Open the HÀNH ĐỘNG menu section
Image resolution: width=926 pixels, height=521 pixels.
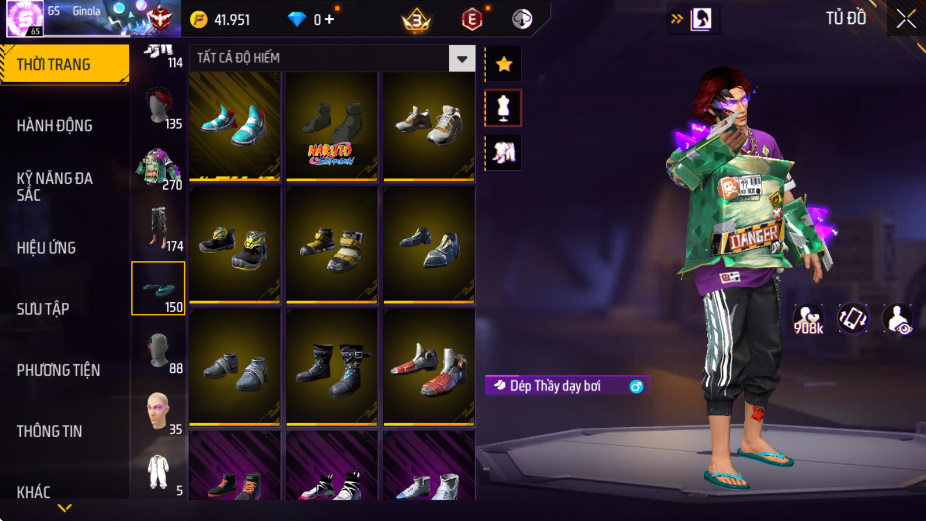[x=55, y=125]
